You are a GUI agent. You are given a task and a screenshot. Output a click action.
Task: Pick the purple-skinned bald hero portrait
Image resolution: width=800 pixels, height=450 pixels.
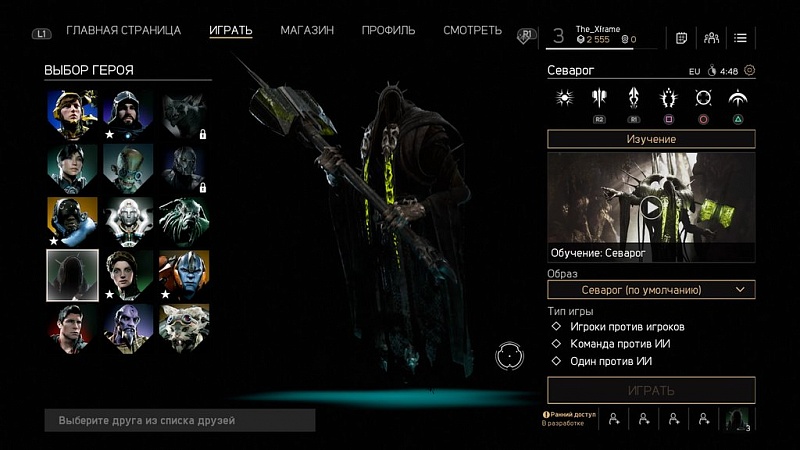(x=126, y=330)
